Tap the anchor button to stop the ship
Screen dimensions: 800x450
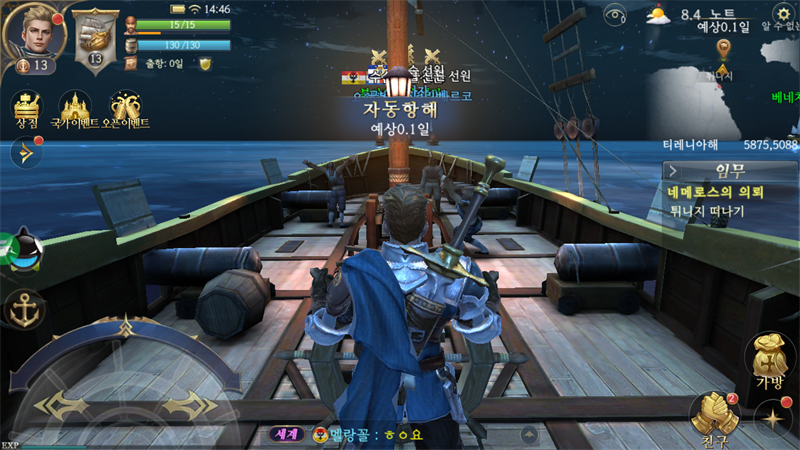[24, 311]
